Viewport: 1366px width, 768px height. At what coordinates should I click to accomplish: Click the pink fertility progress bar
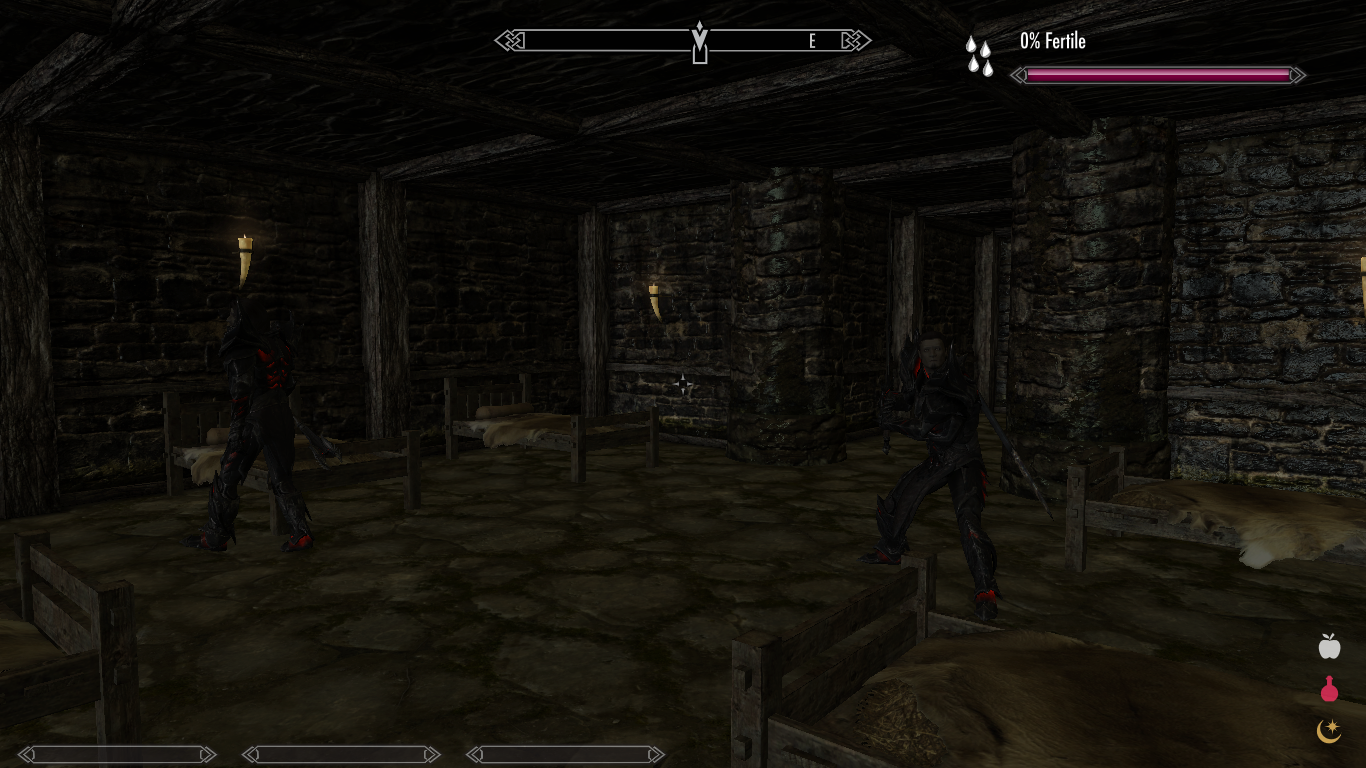[x=1158, y=75]
